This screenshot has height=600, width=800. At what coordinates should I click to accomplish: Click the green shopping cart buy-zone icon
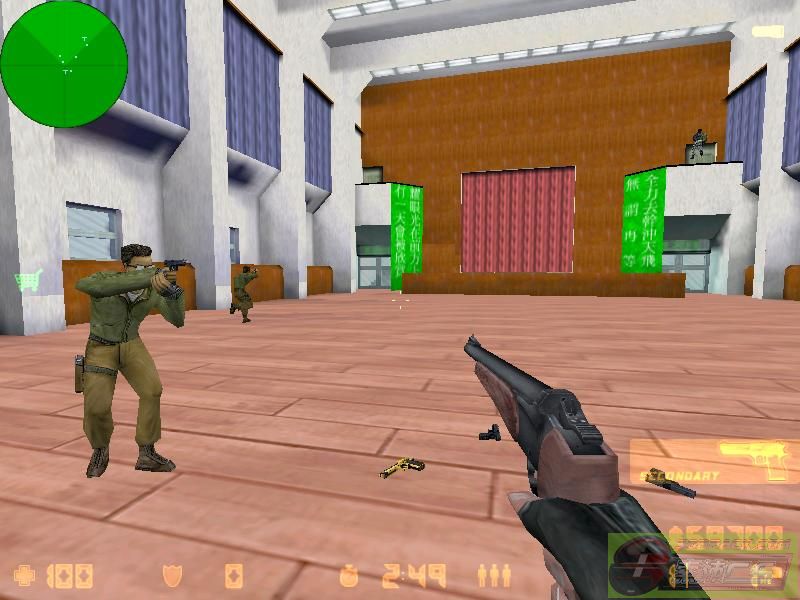tap(27, 282)
